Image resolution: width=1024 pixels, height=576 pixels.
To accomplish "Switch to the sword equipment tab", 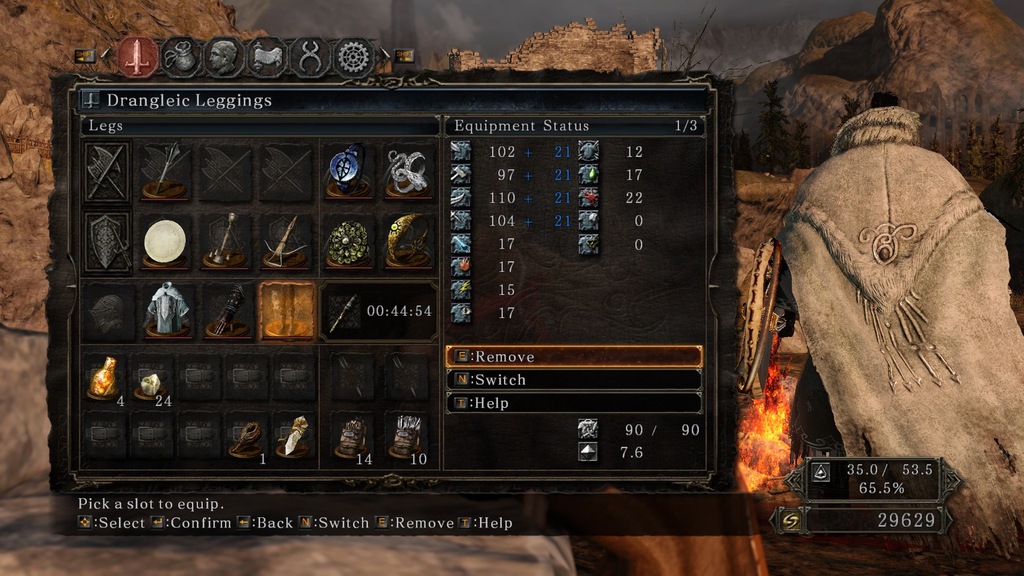I will pos(137,56).
